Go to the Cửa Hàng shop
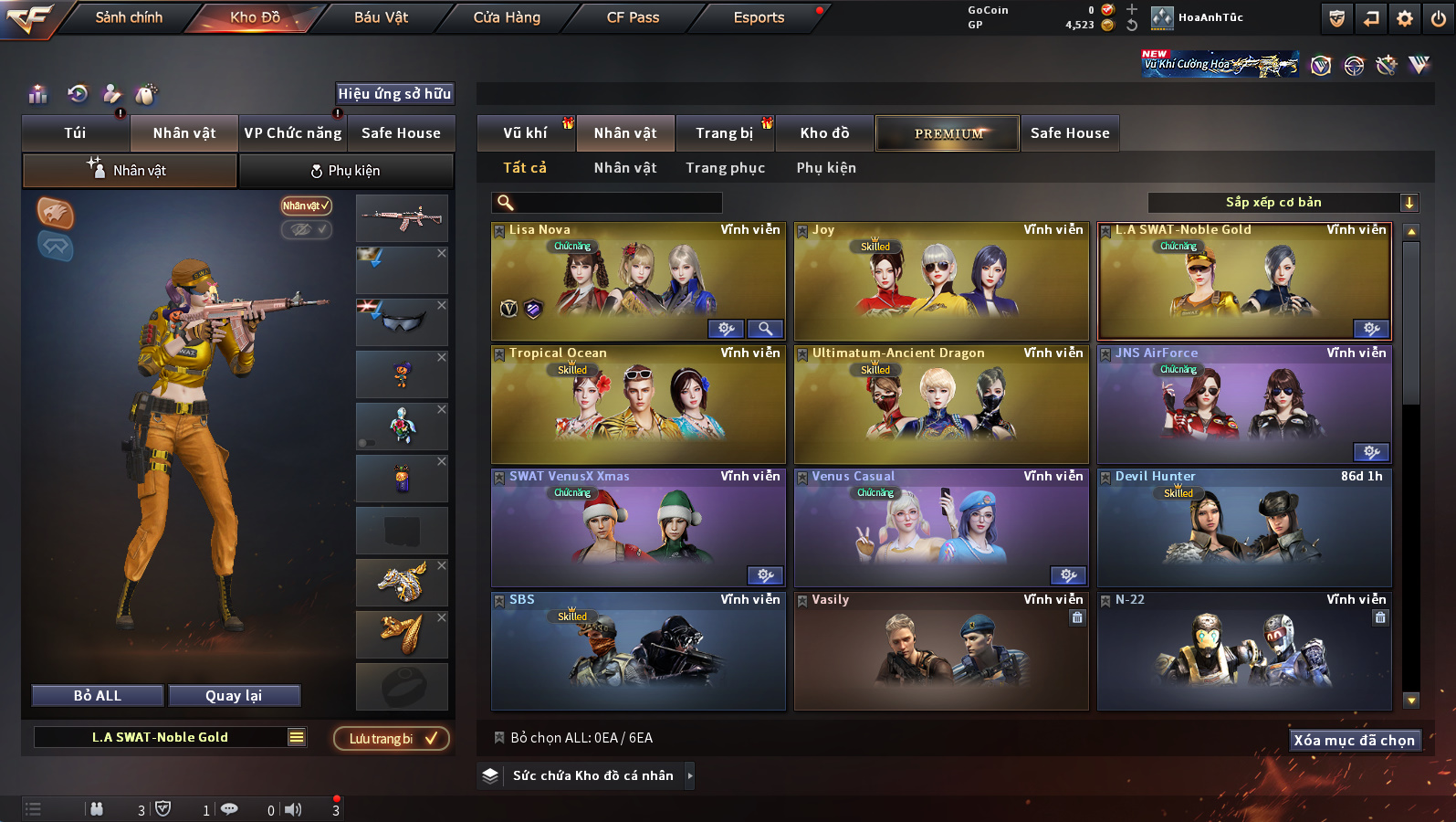Screen dimensions: 1456x822 coord(507,17)
